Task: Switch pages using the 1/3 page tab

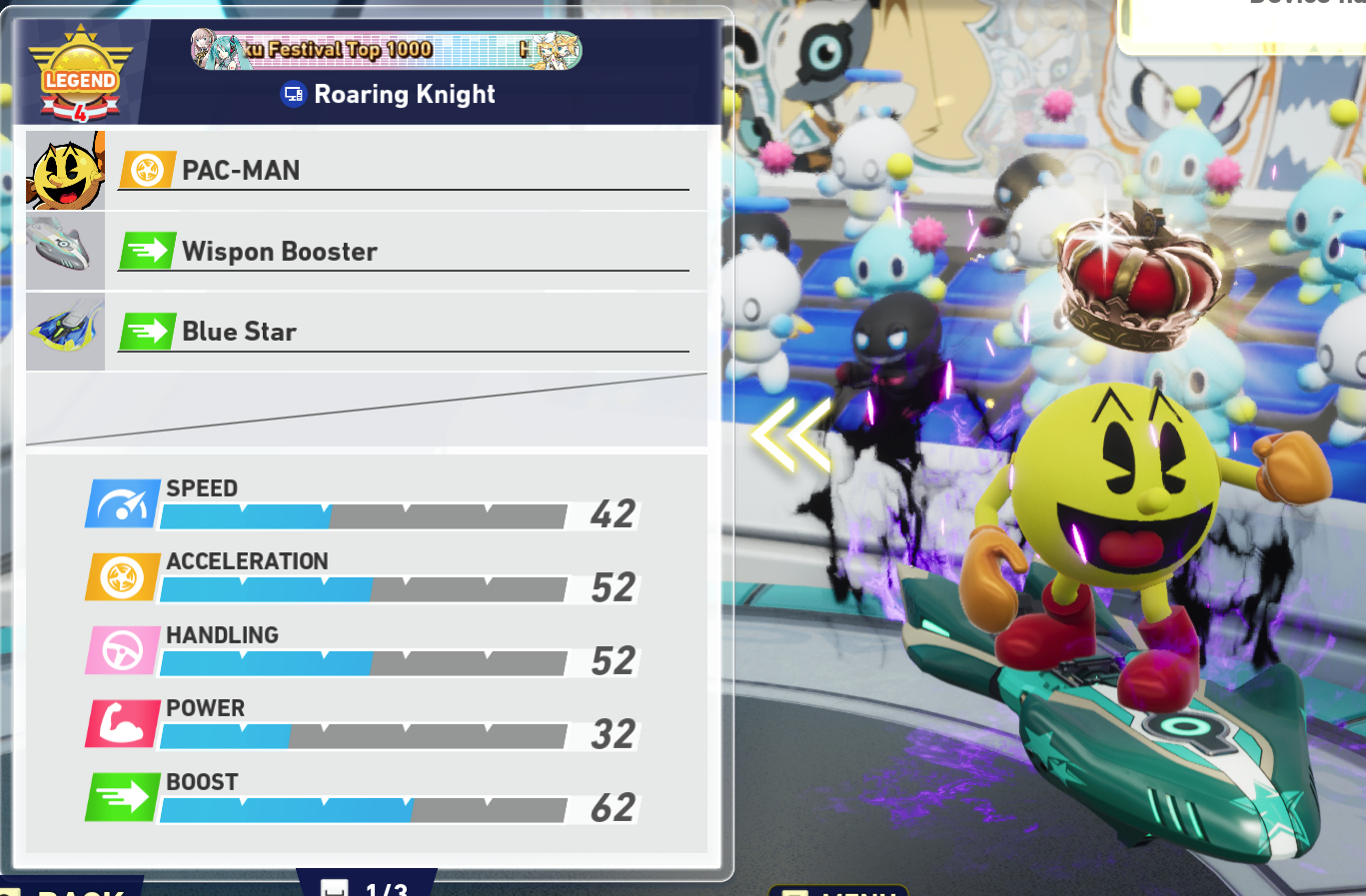Action: 367,886
